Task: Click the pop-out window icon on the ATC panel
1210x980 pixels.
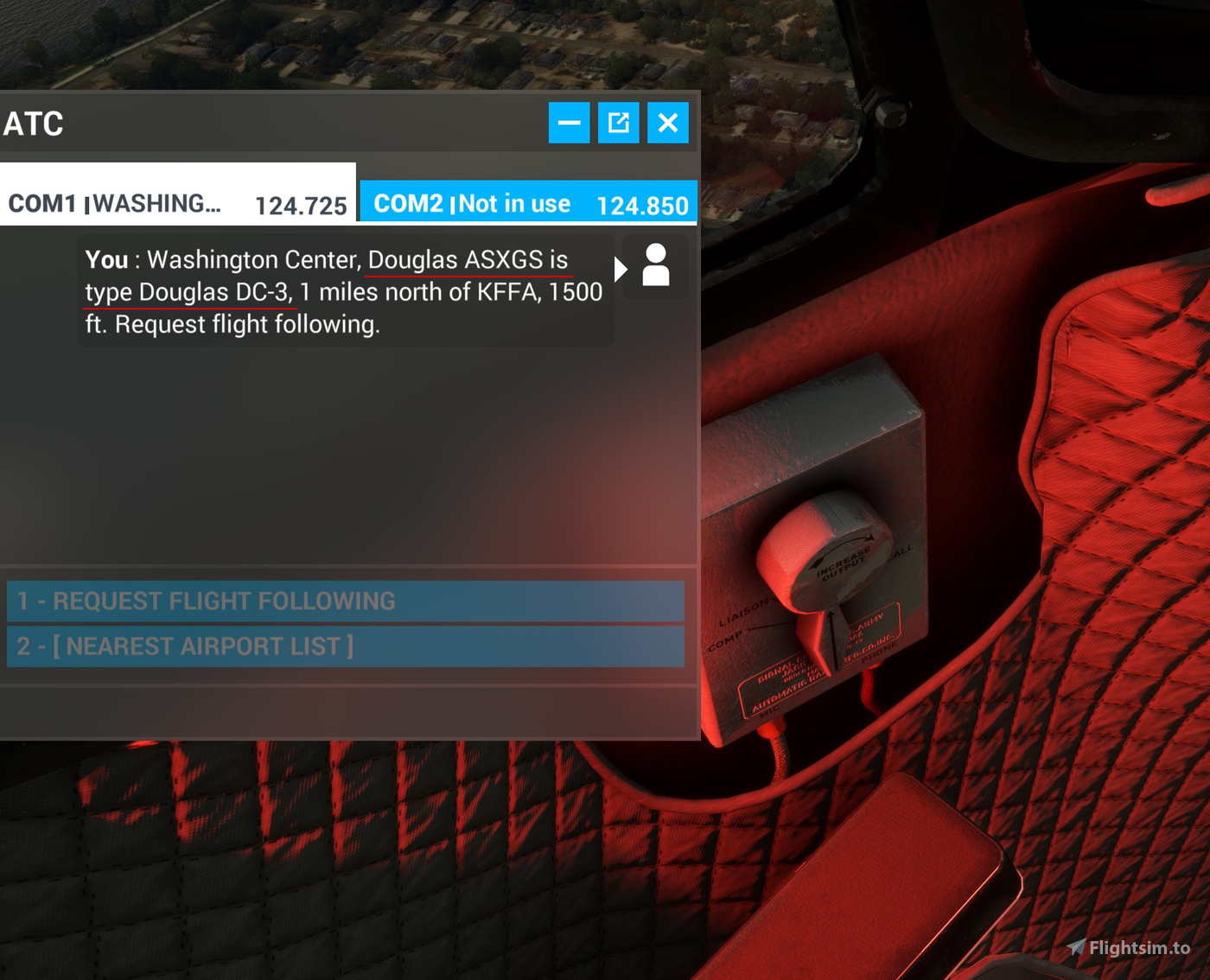Action: [x=619, y=123]
